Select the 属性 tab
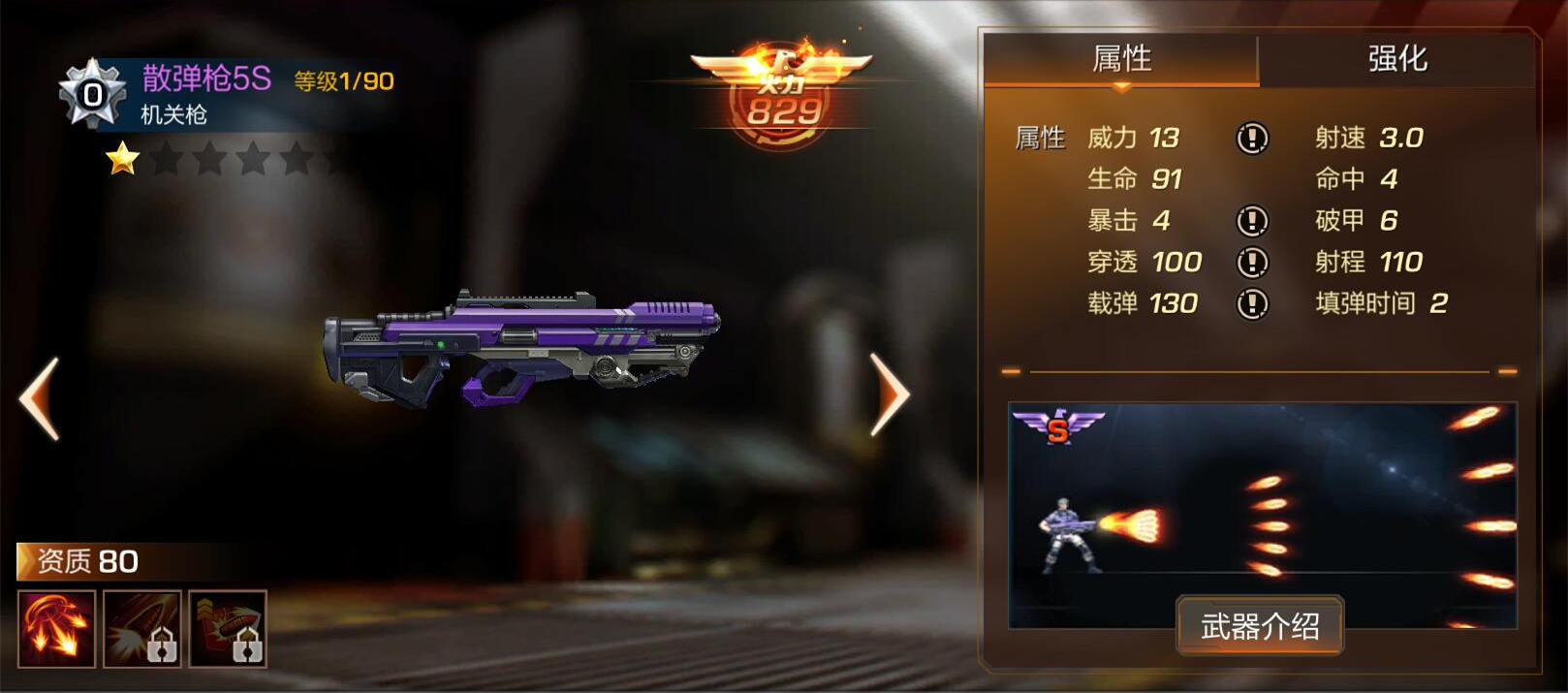1568x693 pixels. tap(1121, 59)
